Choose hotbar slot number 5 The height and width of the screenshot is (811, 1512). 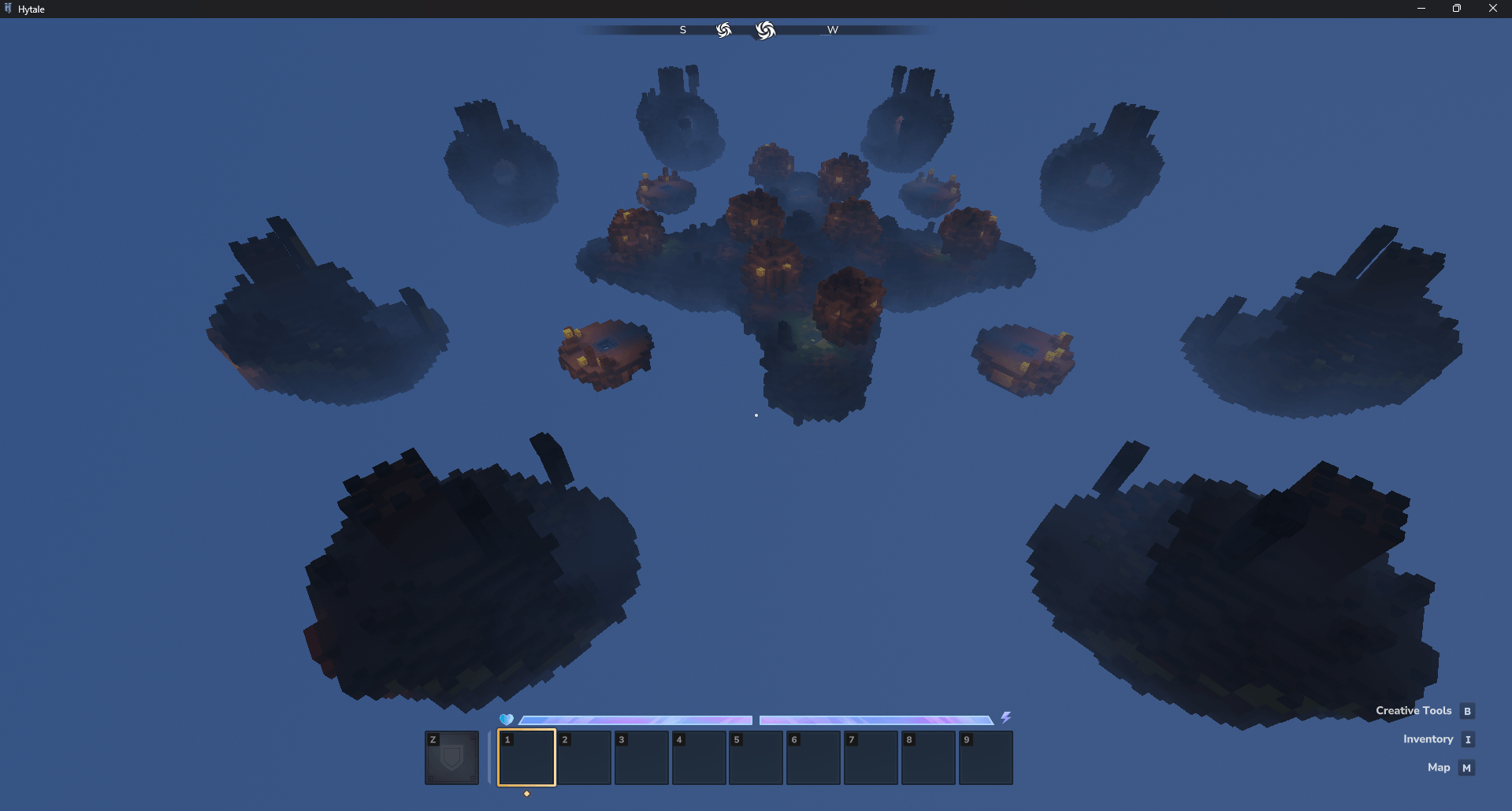[756, 757]
